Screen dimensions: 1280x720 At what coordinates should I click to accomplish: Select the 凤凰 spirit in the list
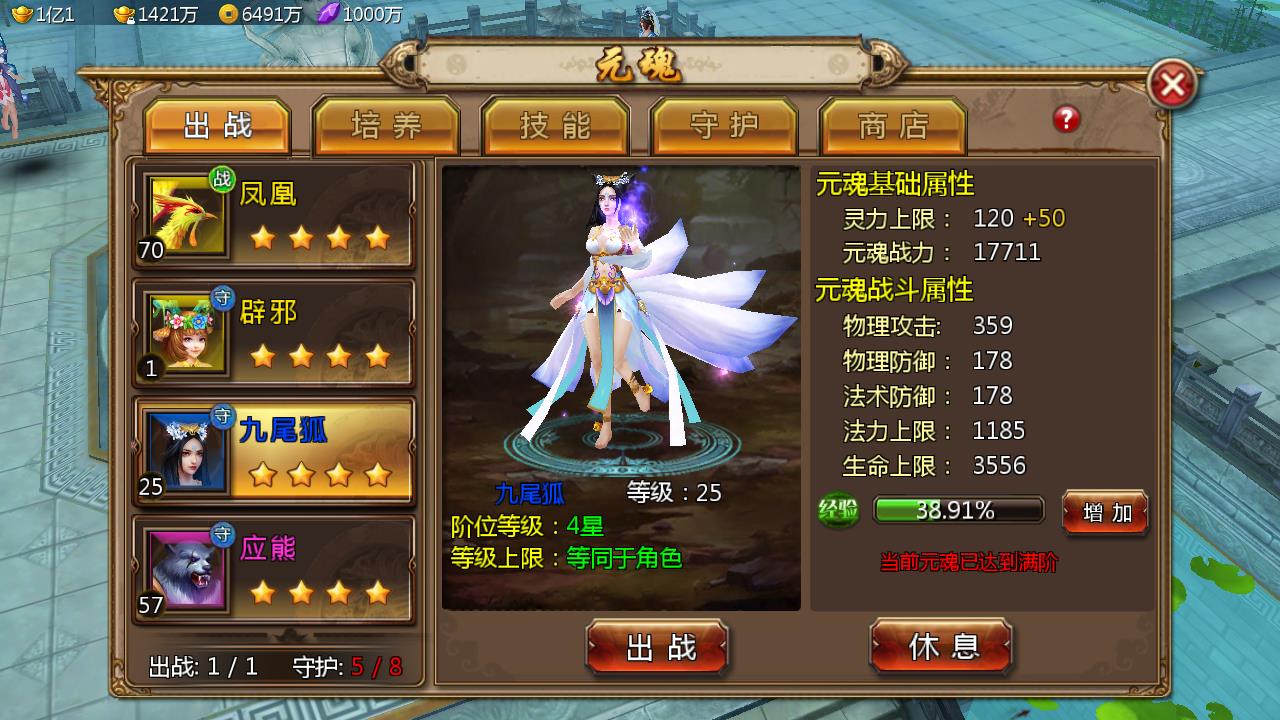pyautogui.click(x=274, y=216)
